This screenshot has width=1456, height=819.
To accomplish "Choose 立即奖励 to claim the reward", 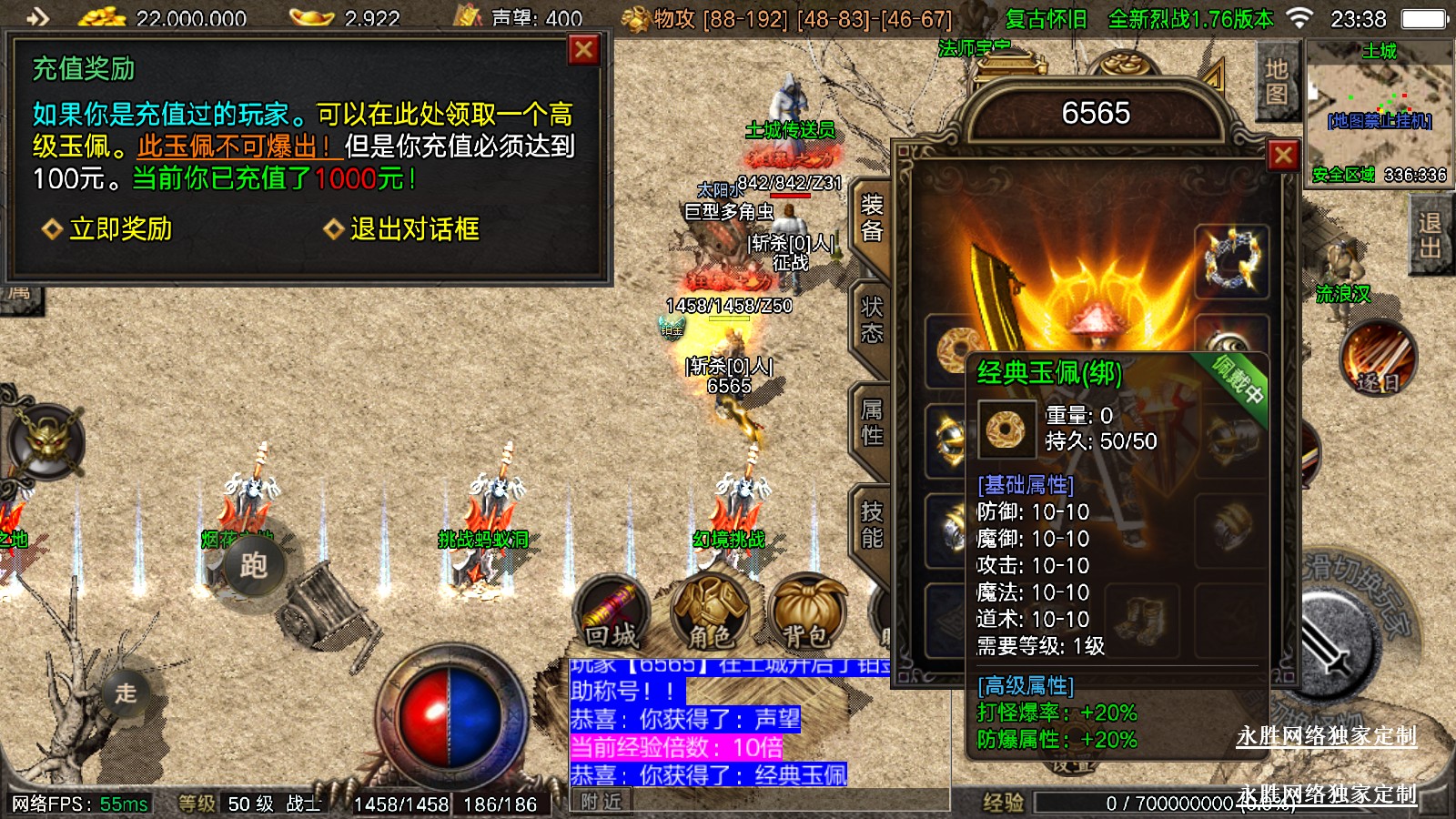I will (x=109, y=229).
